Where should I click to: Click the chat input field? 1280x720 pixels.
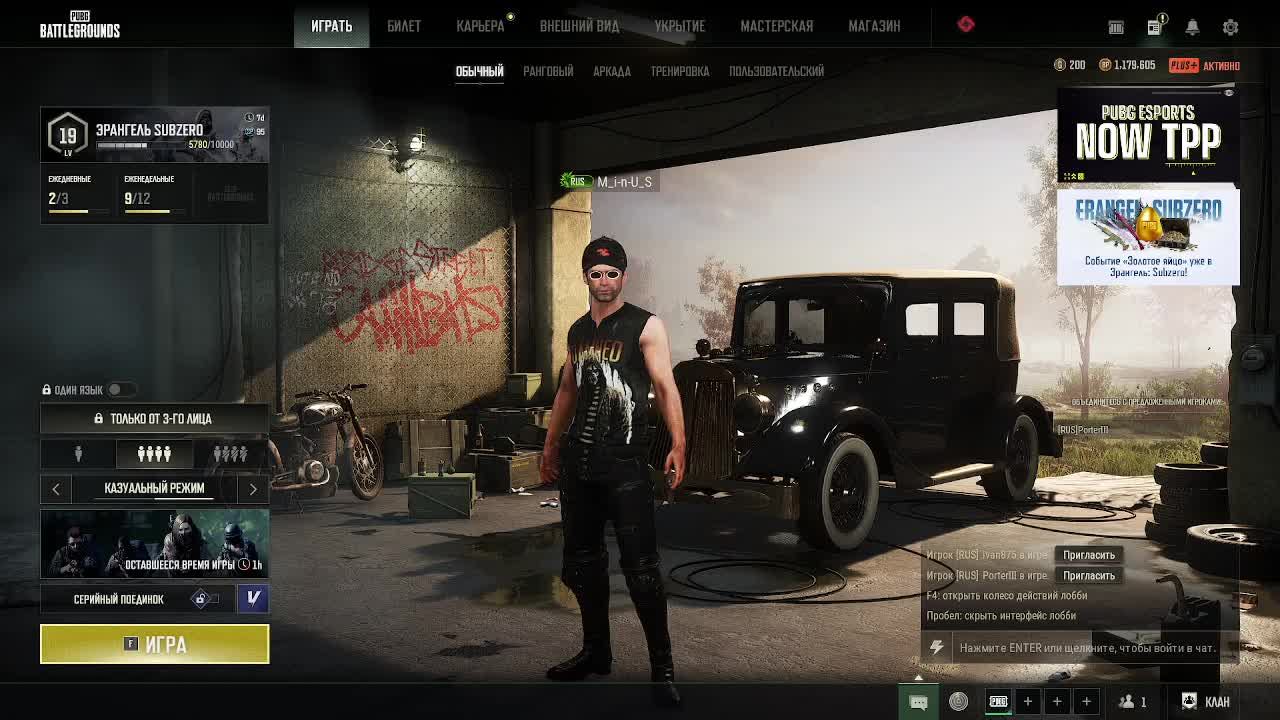pos(1086,648)
